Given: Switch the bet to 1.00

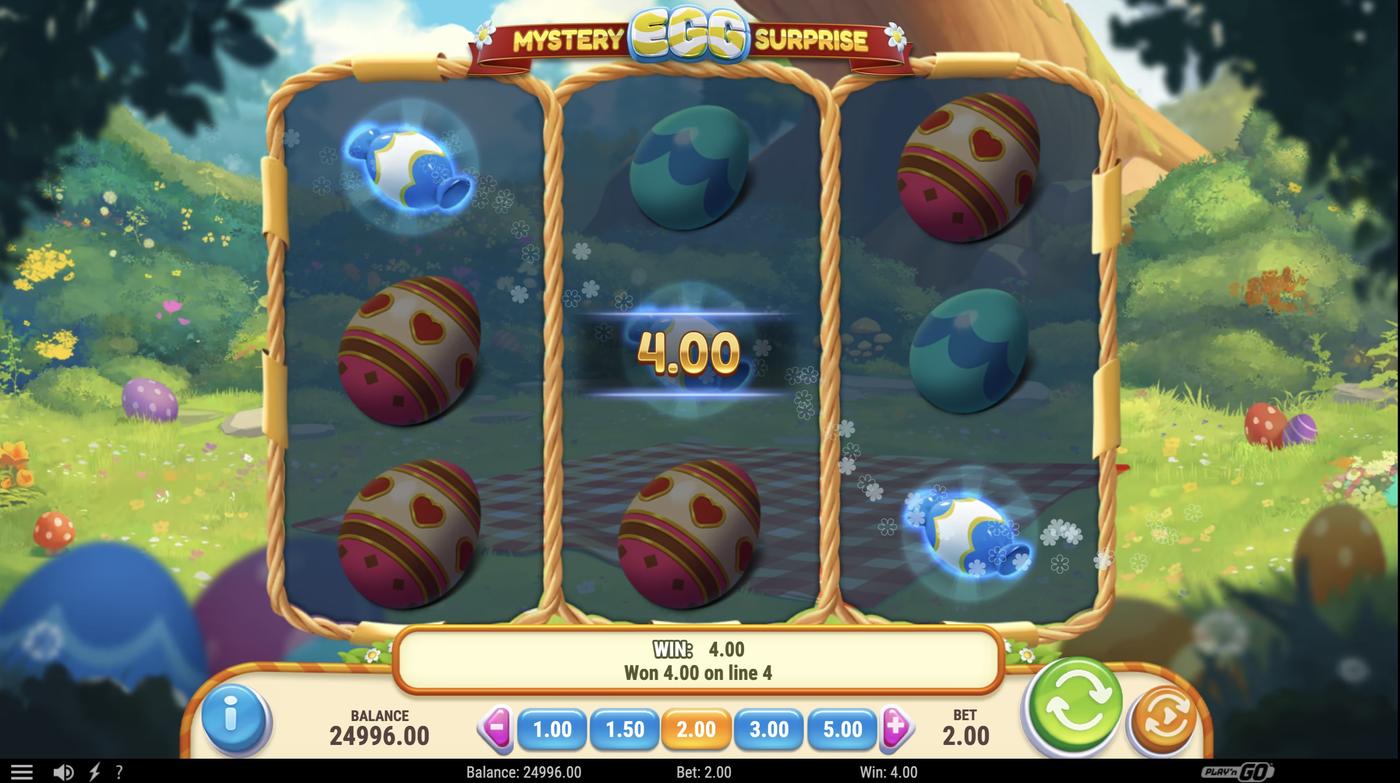Looking at the screenshot, I should [553, 730].
